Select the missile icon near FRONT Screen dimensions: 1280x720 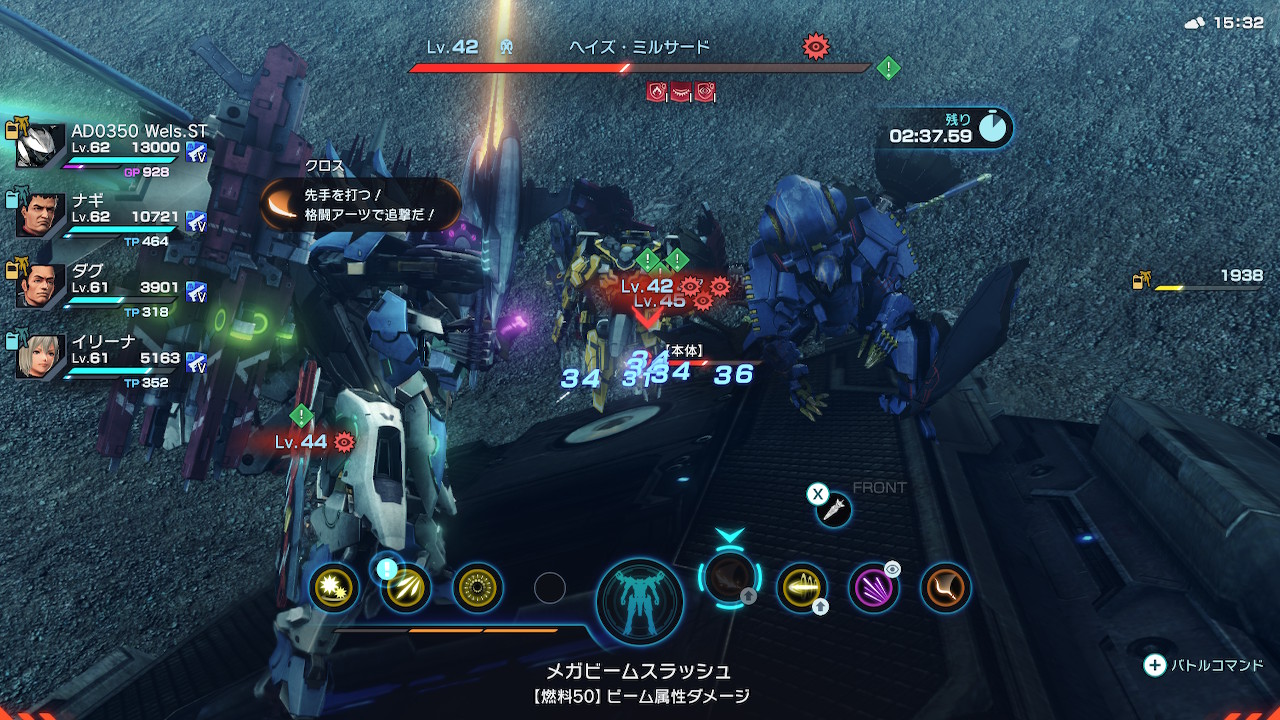click(833, 510)
